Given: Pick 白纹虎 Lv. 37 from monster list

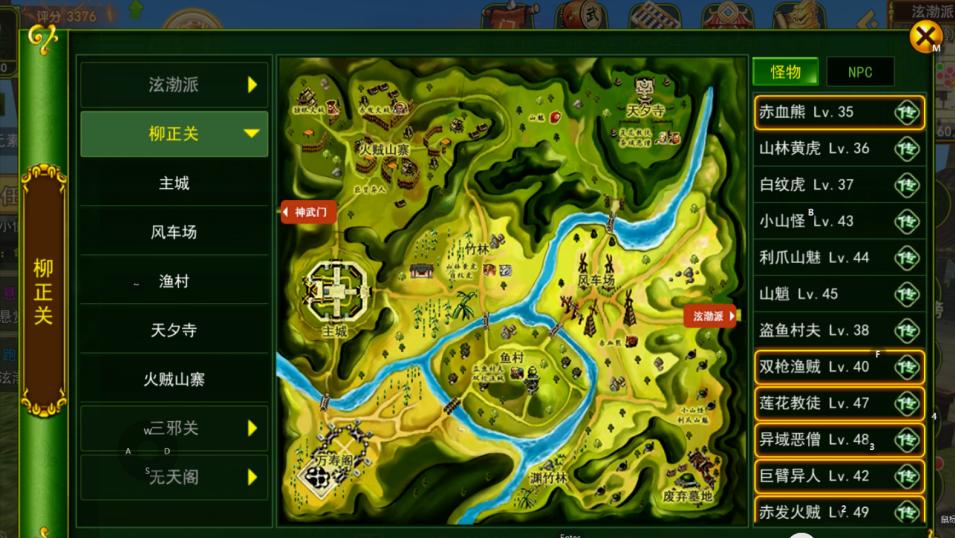Looking at the screenshot, I should [838, 185].
